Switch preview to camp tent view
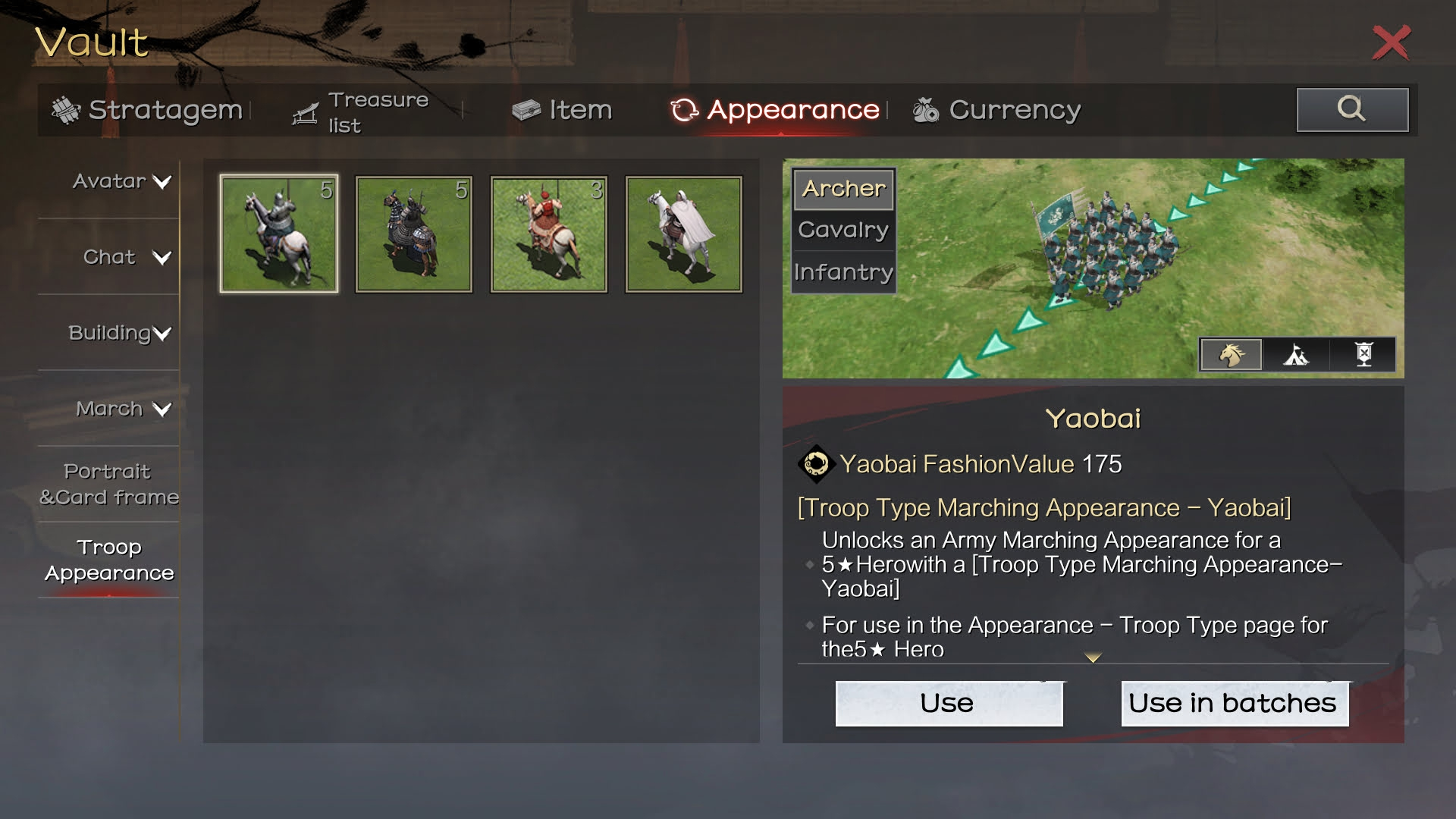 [1296, 355]
